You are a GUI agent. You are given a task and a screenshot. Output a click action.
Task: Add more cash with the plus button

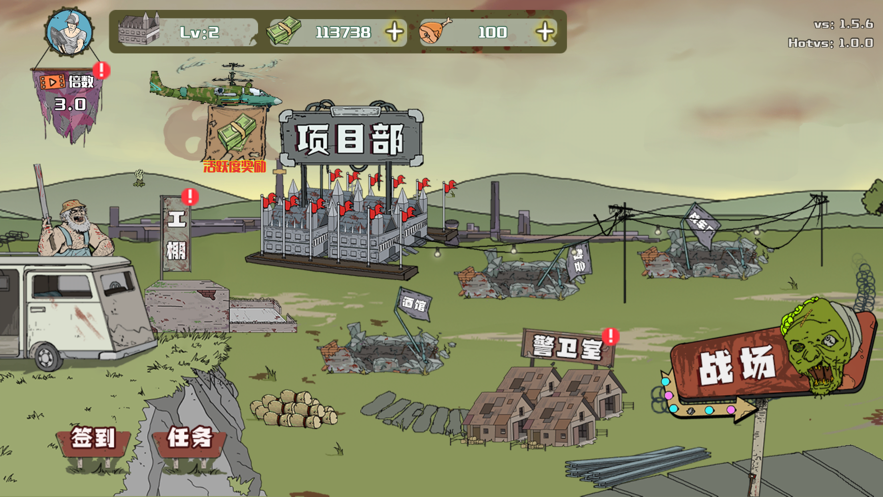[x=395, y=32]
